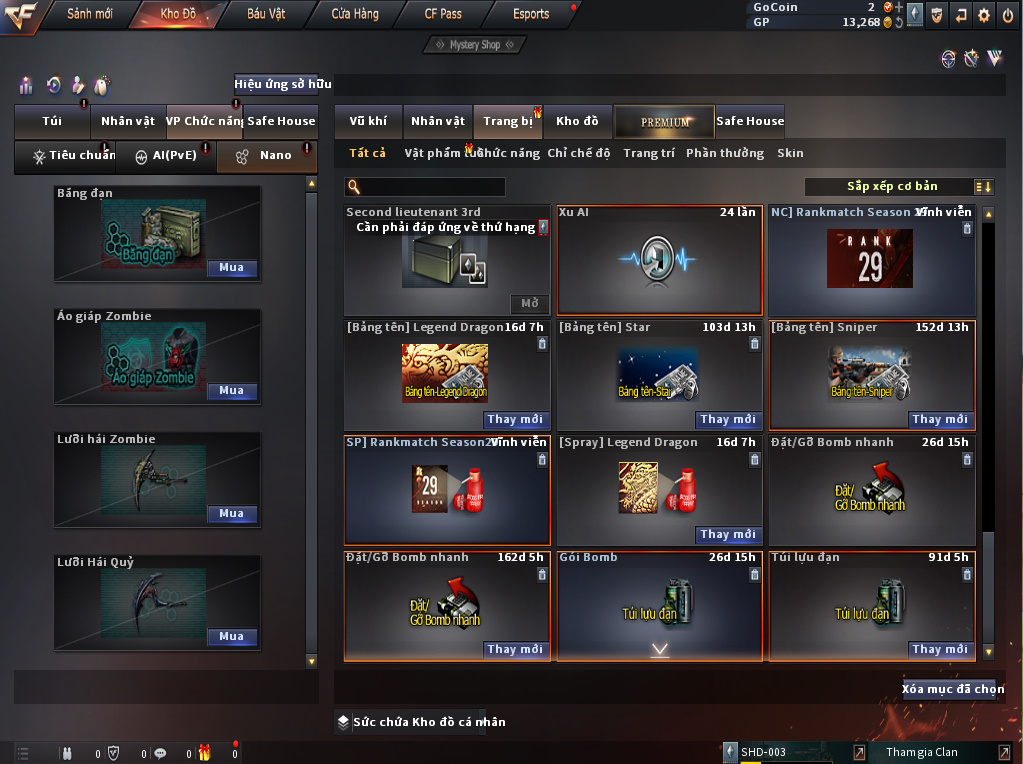The height and width of the screenshot is (764, 1023).
Task: Buy the Áo giáp Zombie item
Action: [232, 391]
